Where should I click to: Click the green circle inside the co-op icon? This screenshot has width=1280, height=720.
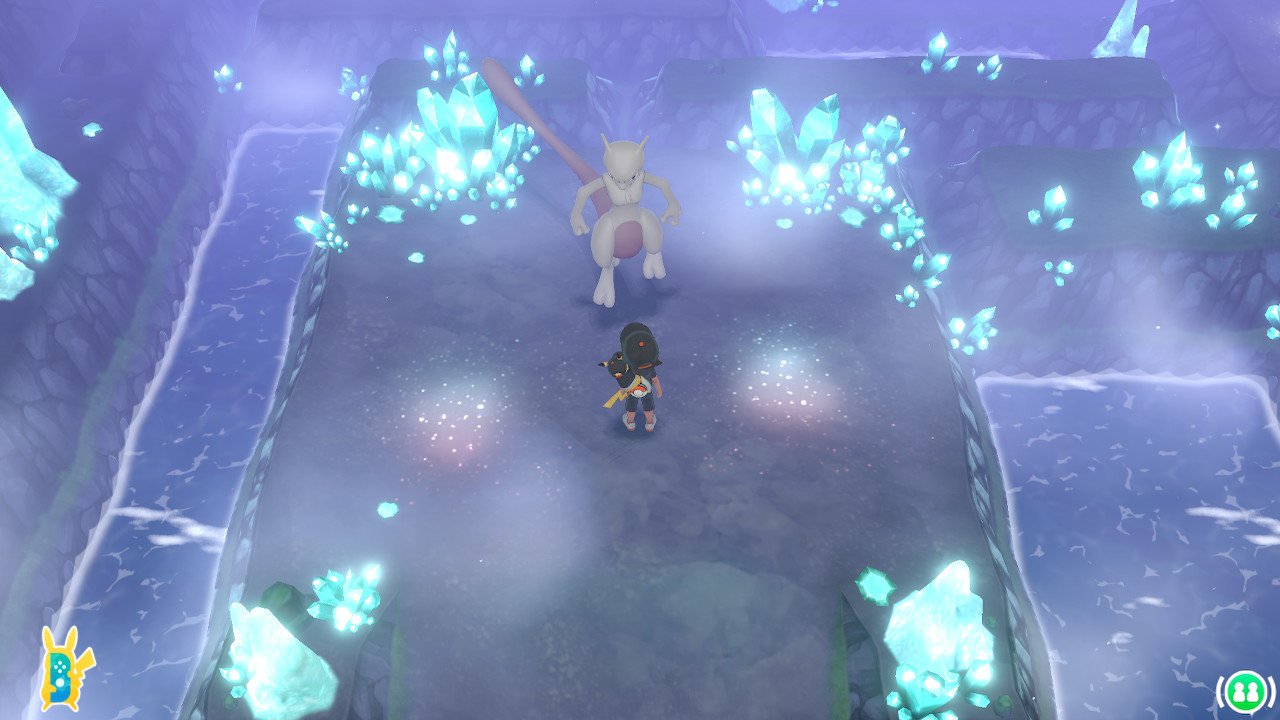(x=1244, y=689)
